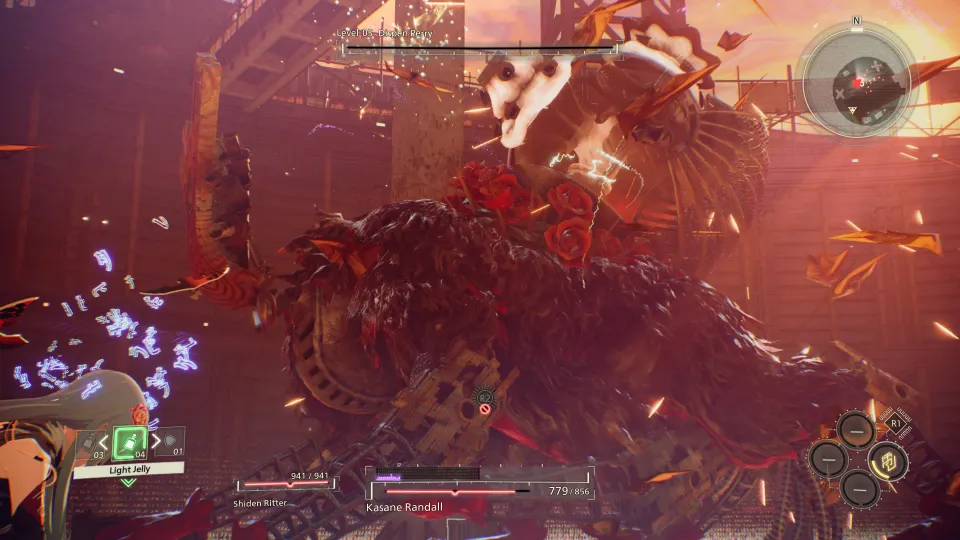Activate the glowing yellow SAS ability icon
This screenshot has width=960, height=540.
[x=886, y=459]
